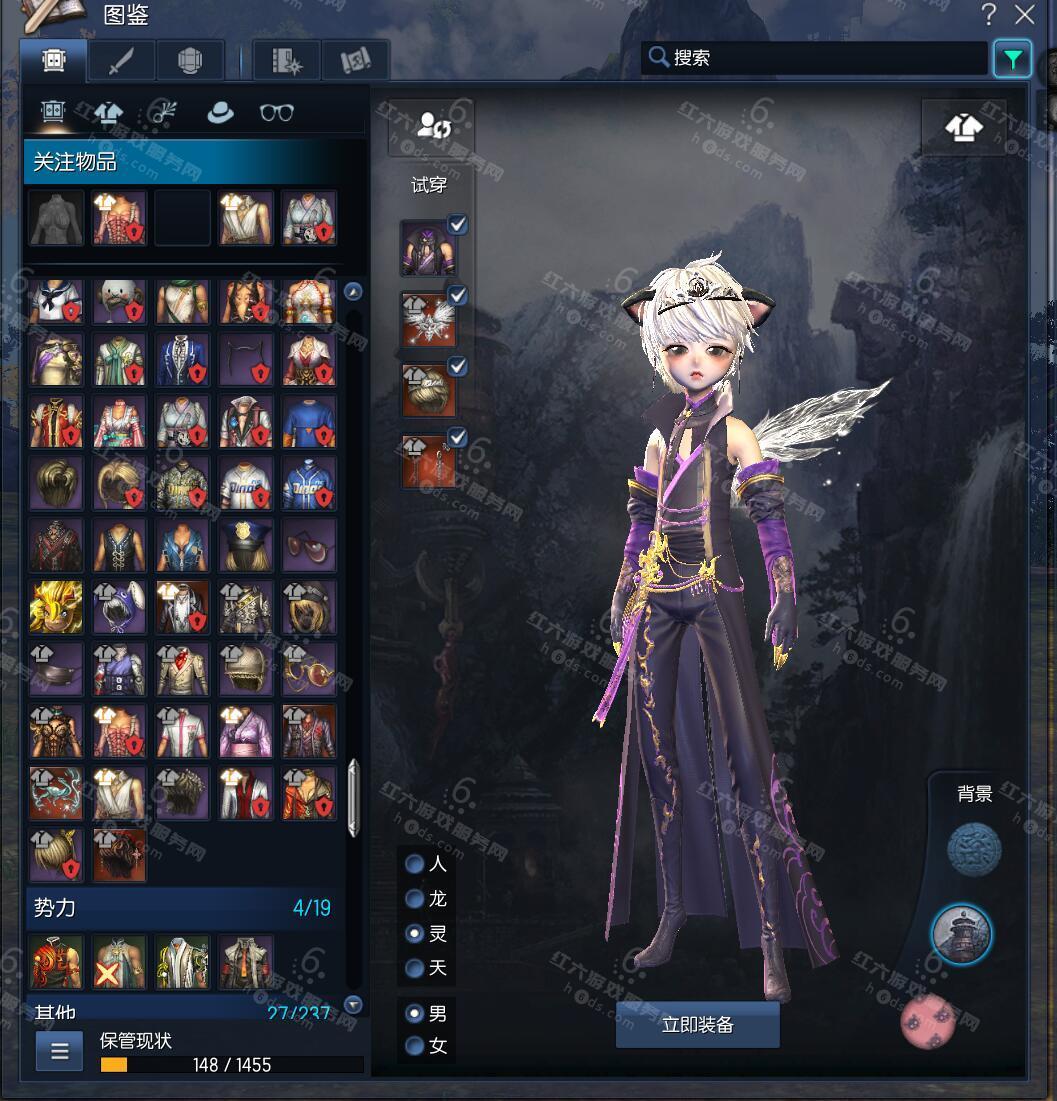This screenshot has width=1057, height=1101.
Task: Uncheck the purple outfit try-on slot
Action: [457, 224]
